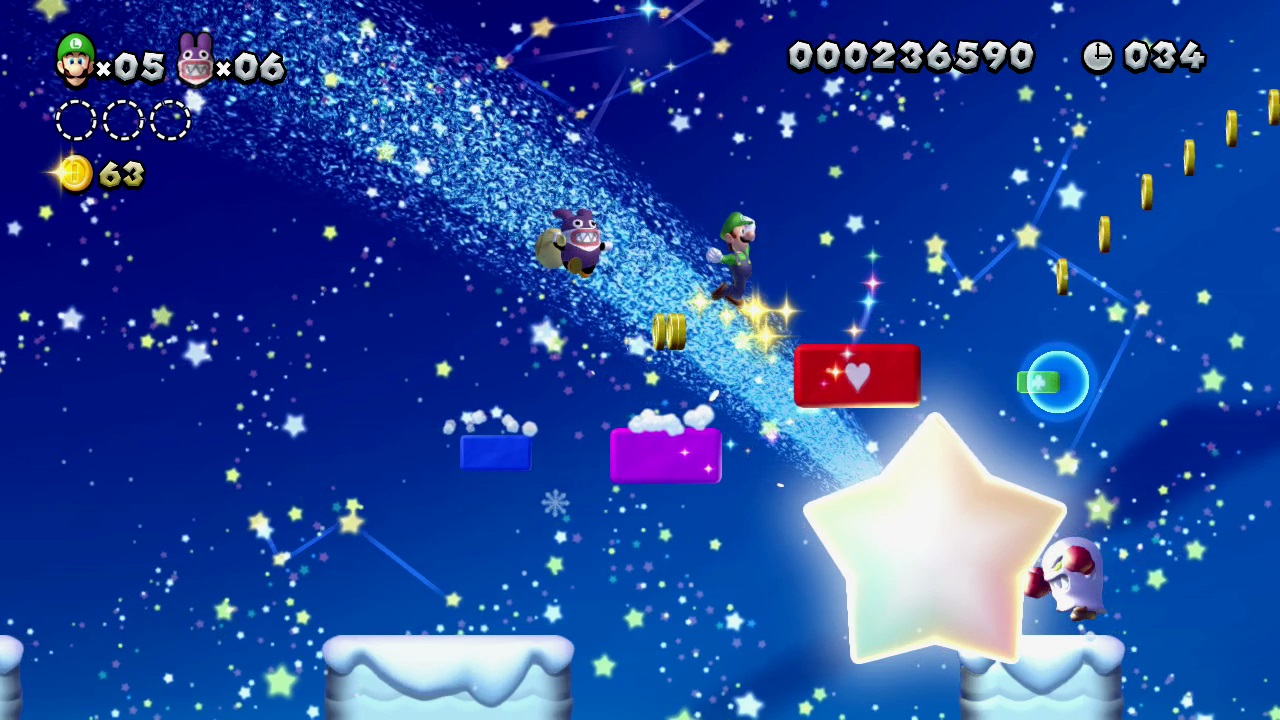Select the score display 000236590

pyautogui.click(x=910, y=57)
